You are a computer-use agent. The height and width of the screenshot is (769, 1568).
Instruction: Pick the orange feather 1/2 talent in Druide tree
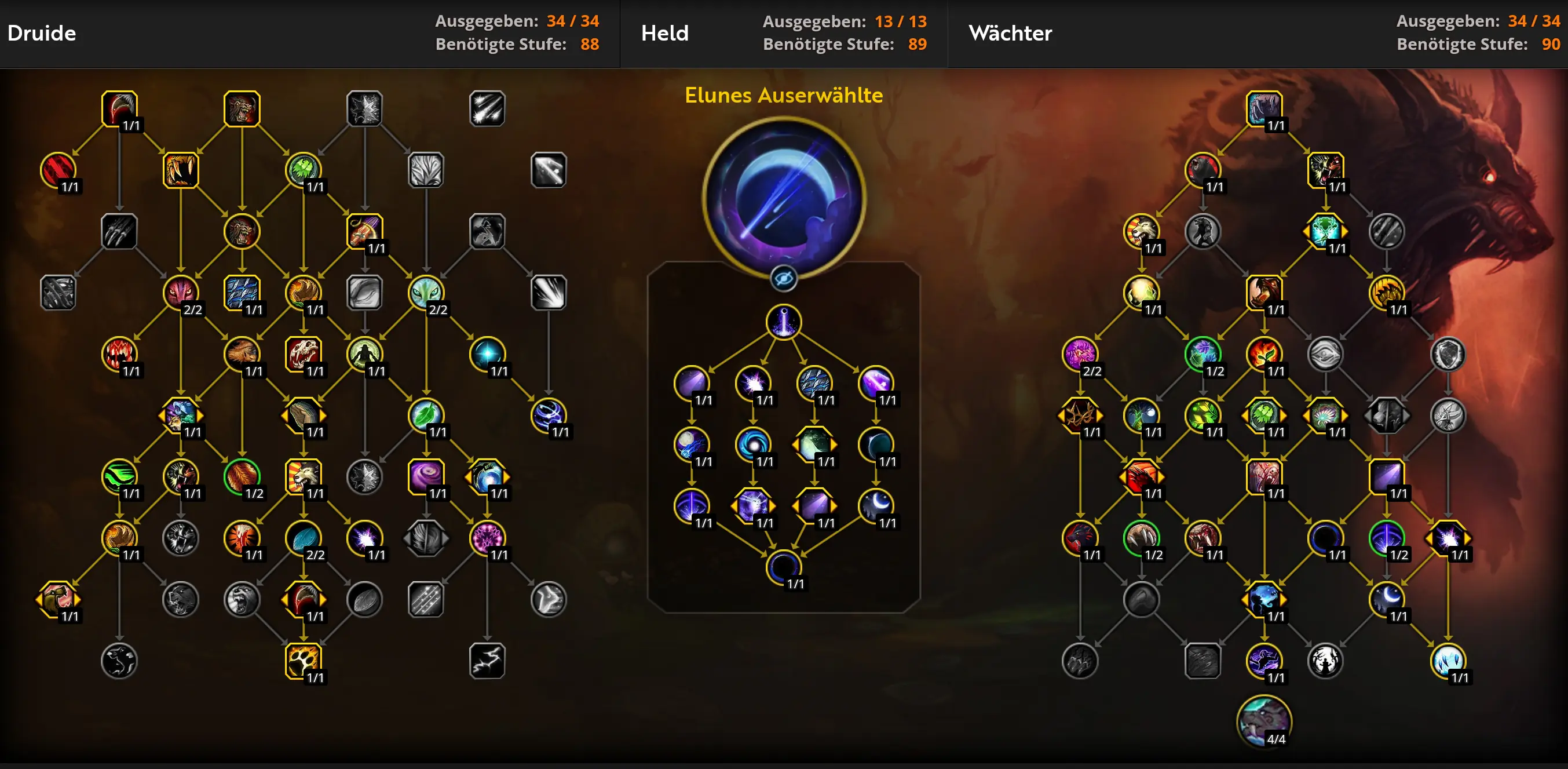tap(242, 476)
